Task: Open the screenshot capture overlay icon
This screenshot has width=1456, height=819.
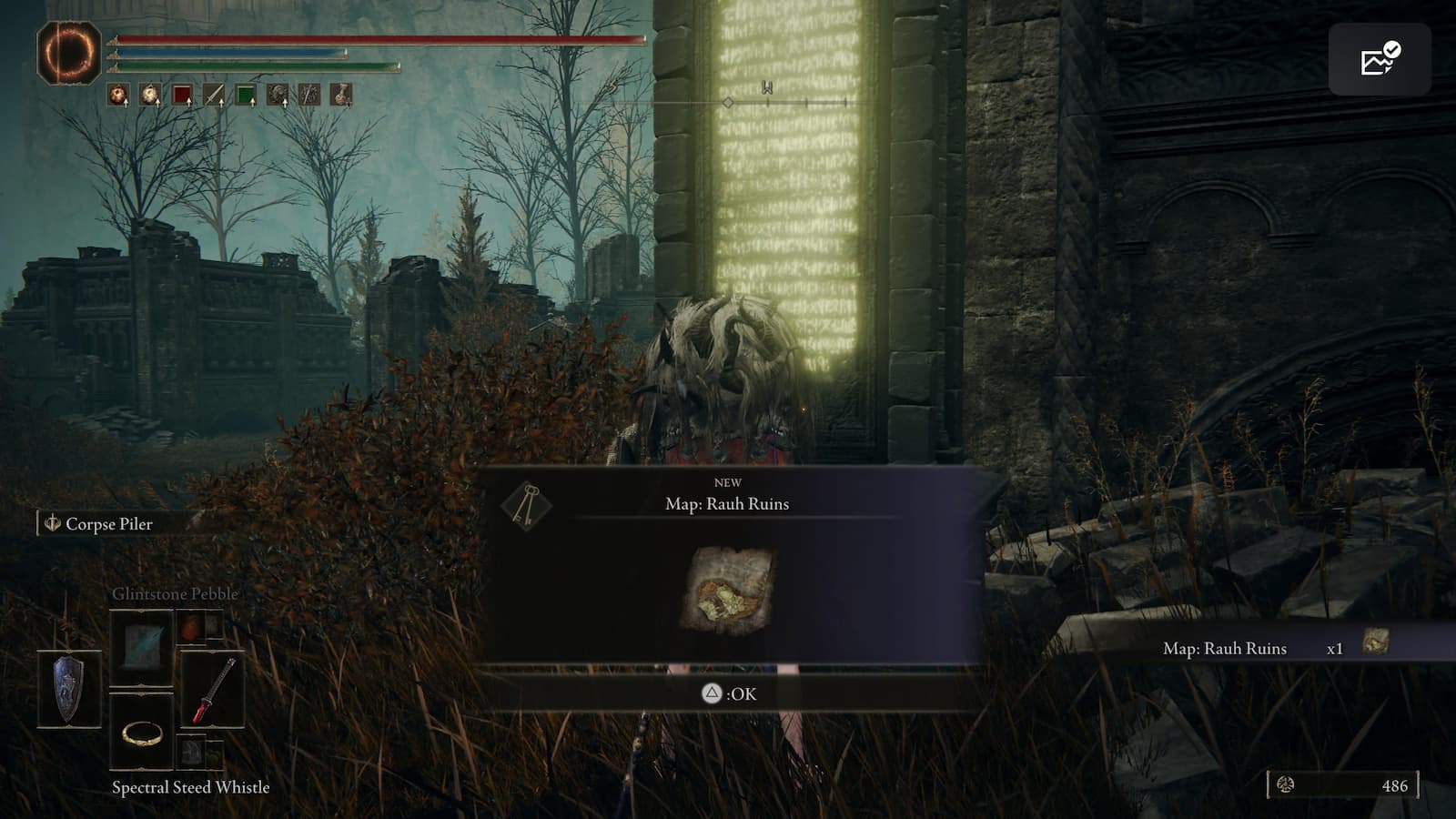Action: pos(1380,59)
